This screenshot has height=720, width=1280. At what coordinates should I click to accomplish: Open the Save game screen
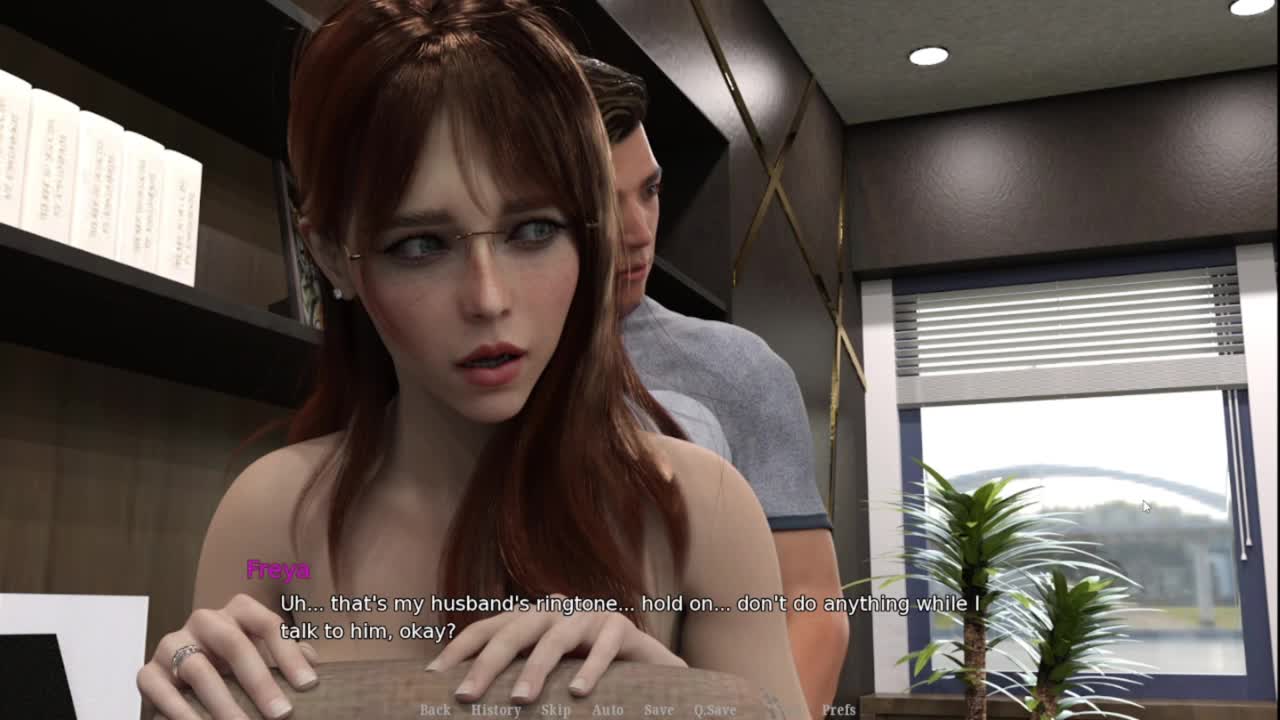pos(658,710)
